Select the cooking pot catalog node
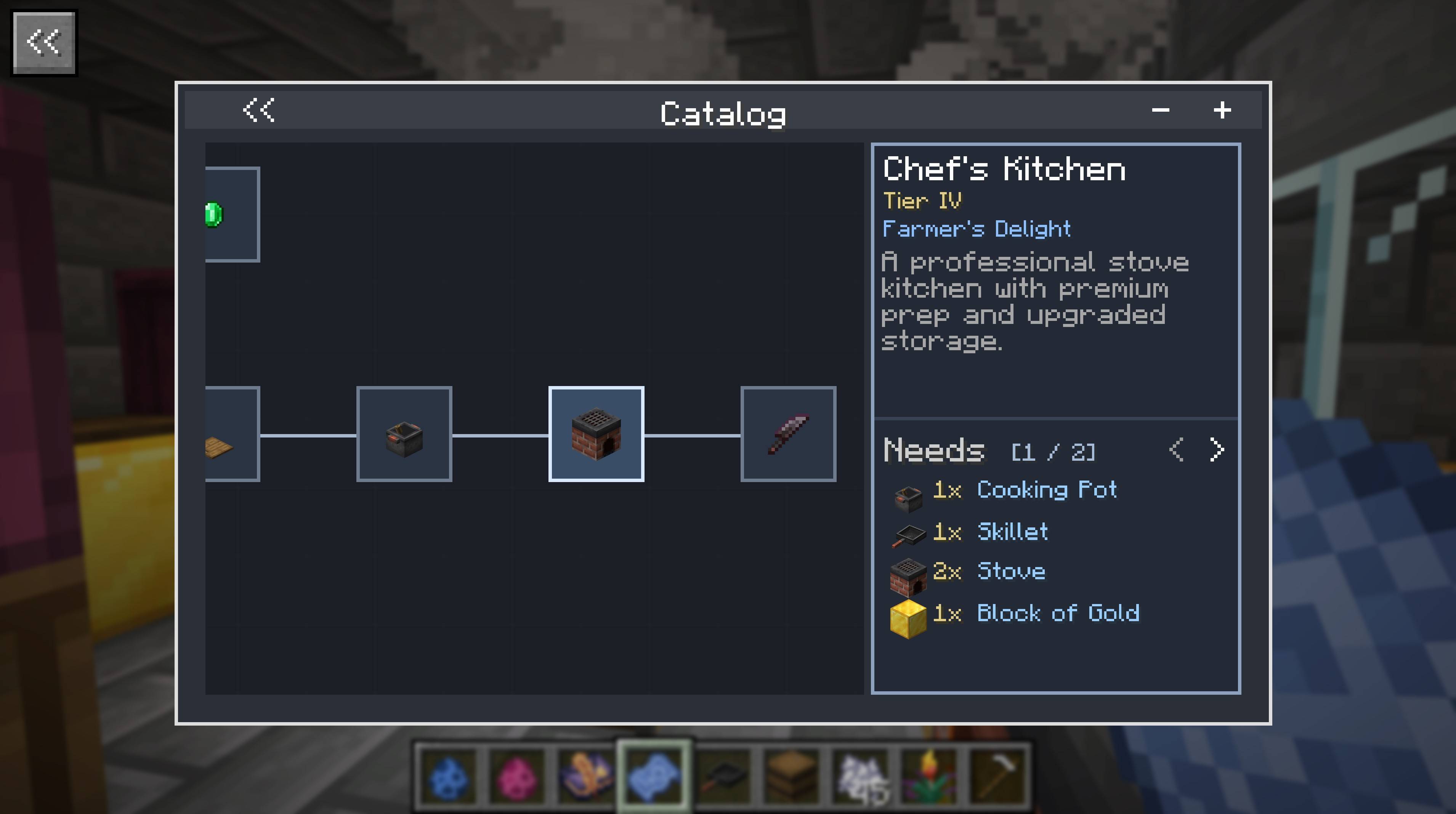The height and width of the screenshot is (814, 1456). (404, 434)
